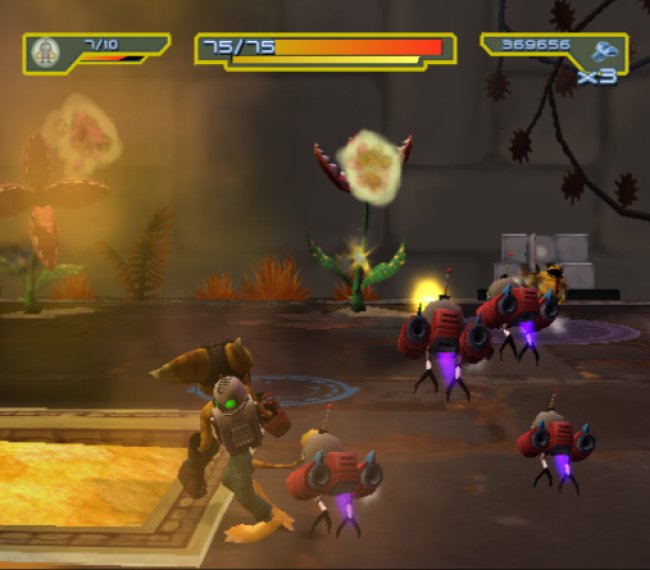
Task: Click the bolt currency icon
Action: click(x=604, y=51)
